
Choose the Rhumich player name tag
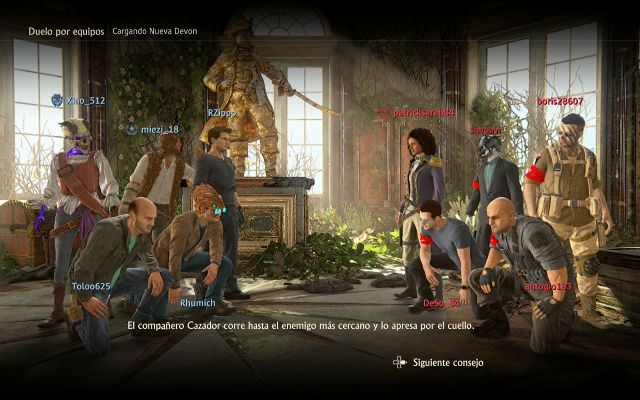click(197, 302)
